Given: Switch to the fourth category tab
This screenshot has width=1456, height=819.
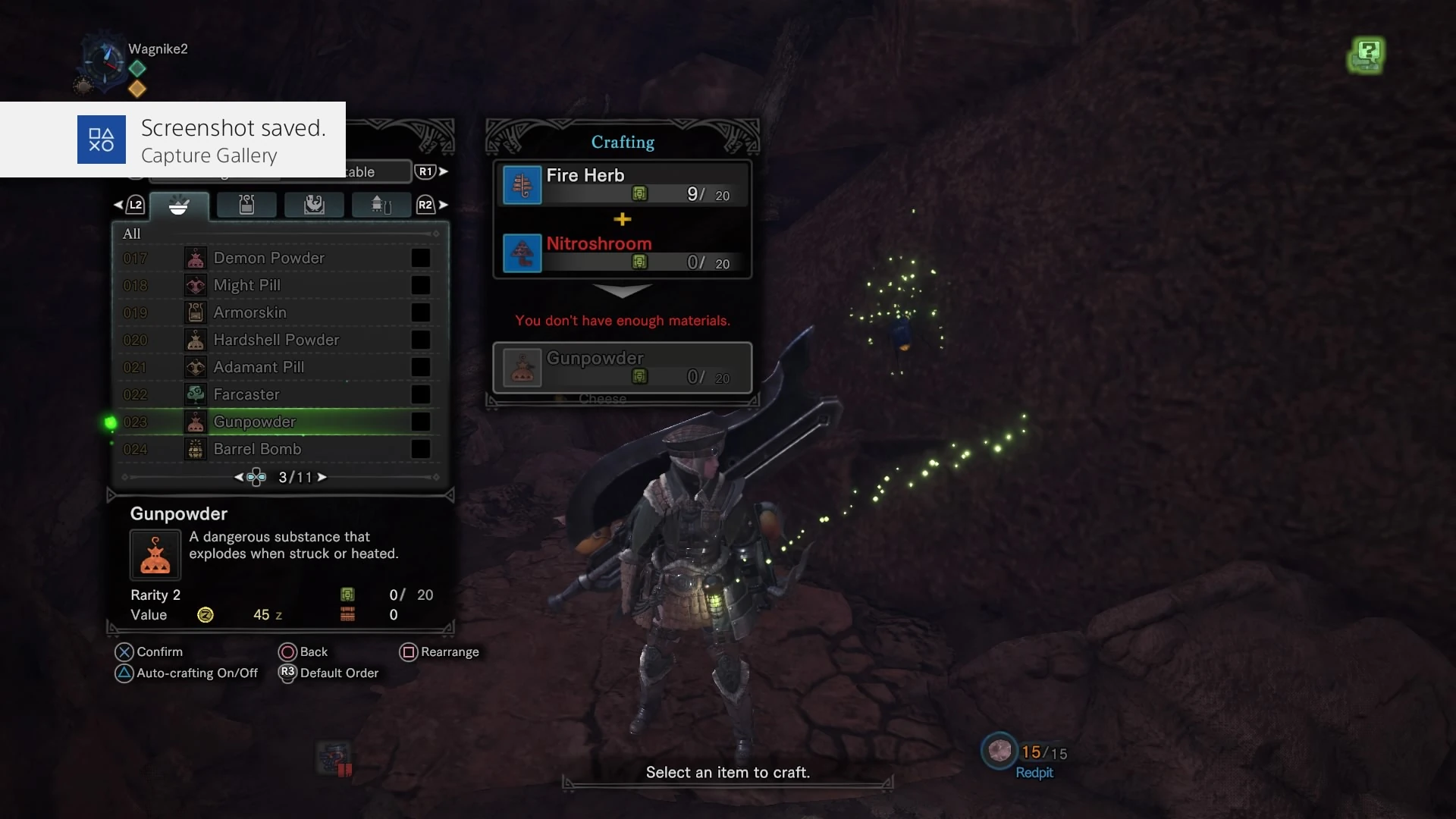Looking at the screenshot, I should pyautogui.click(x=381, y=205).
